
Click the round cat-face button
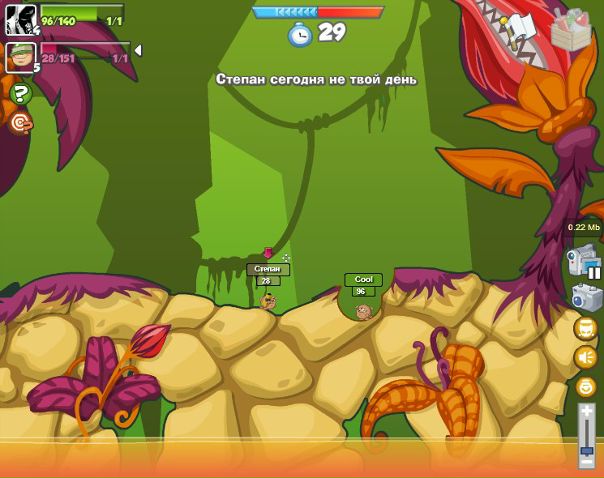(x=585, y=328)
